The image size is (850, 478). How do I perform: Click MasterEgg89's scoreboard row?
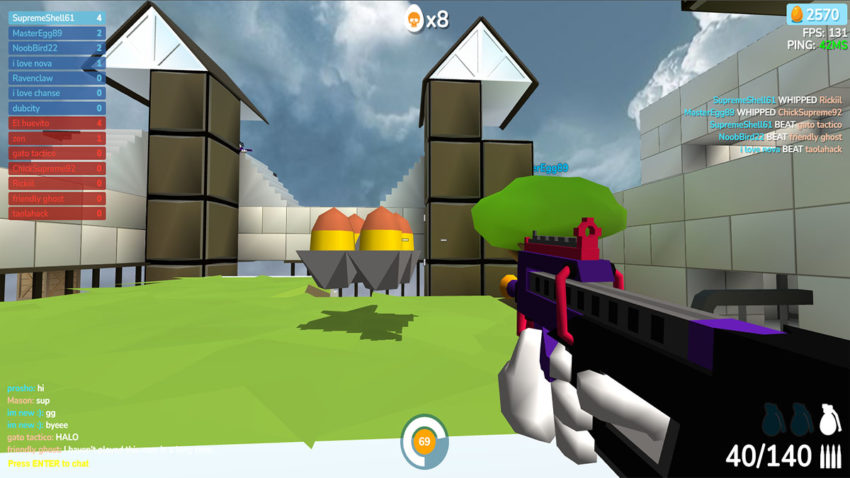click(56, 33)
